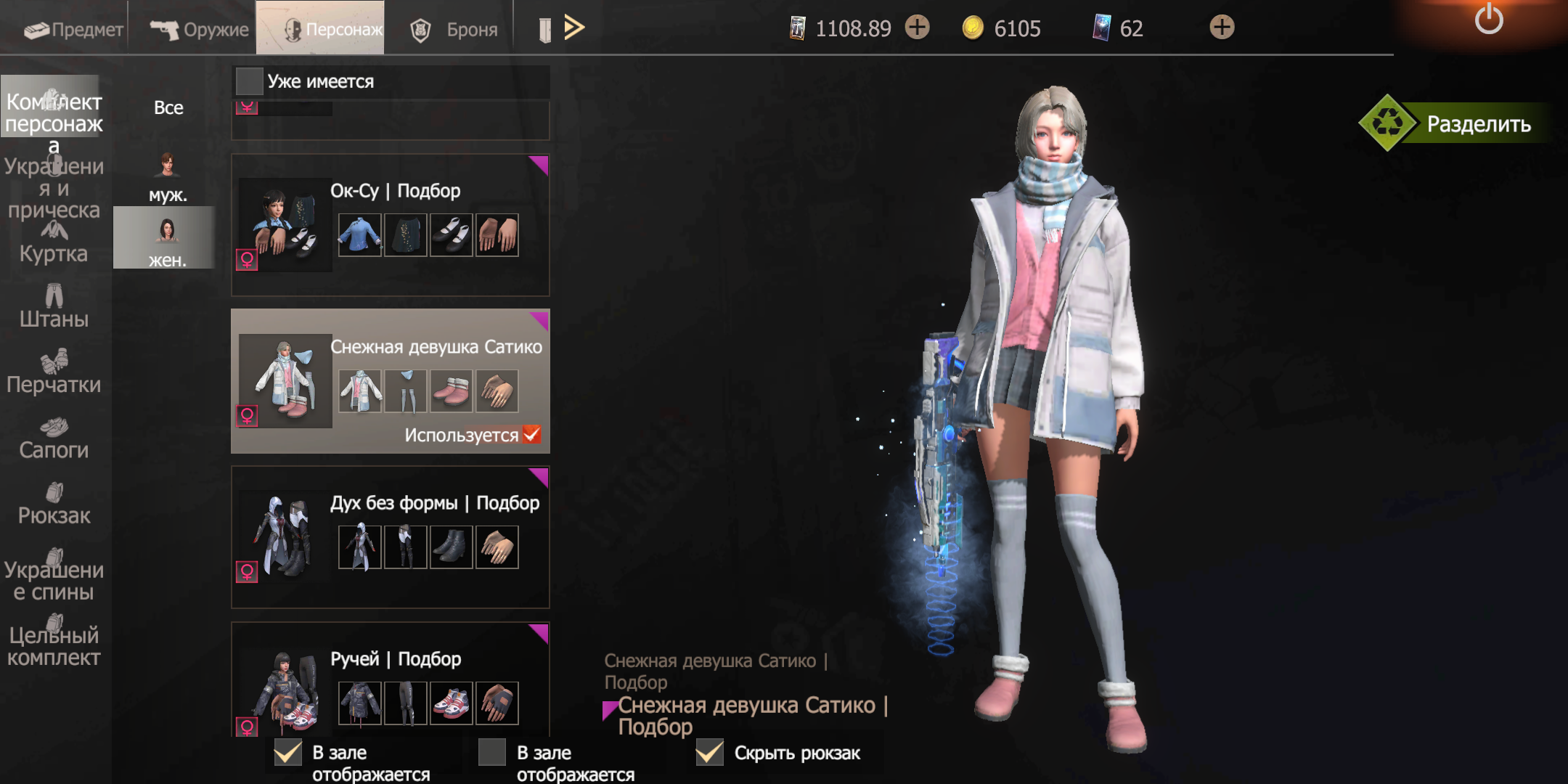The width and height of the screenshot is (1568, 784).
Task: Open the Рюкзак category
Action: pyautogui.click(x=54, y=504)
